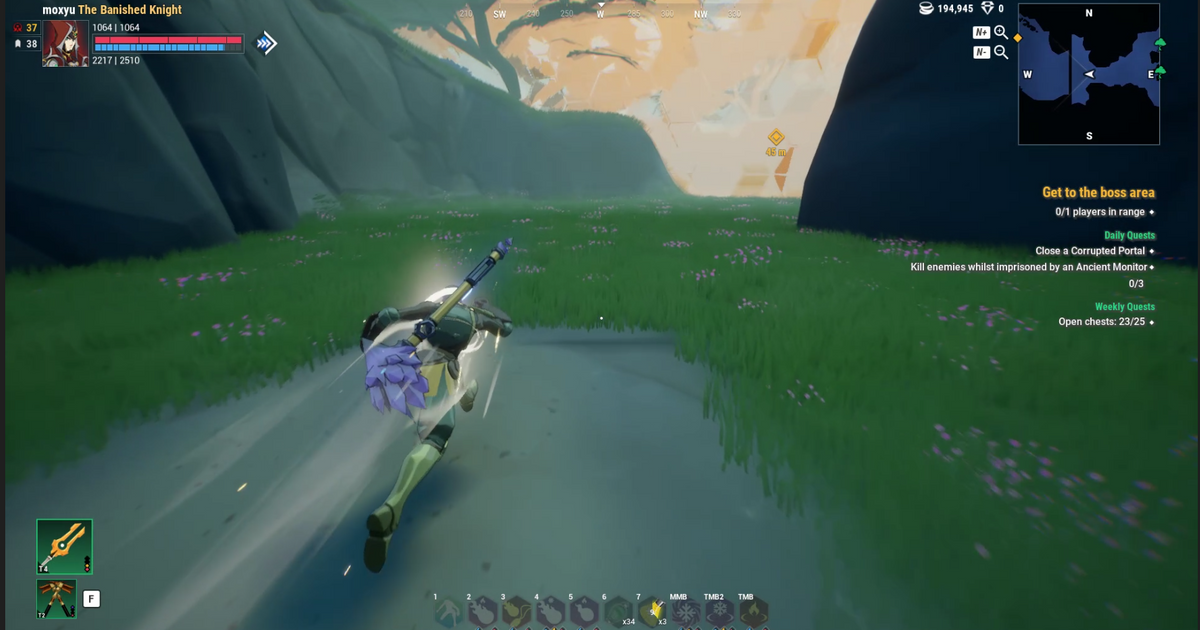This screenshot has width=1200, height=630.
Task: Activate the running figure ability in slot 1
Action: pyautogui.click(x=450, y=612)
